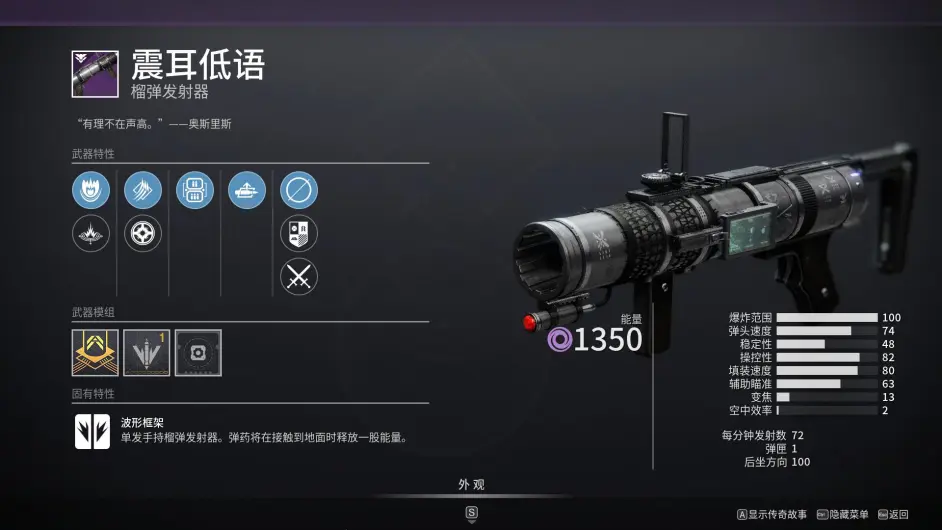Select the 波形框架 intrinsic trait icon
The height and width of the screenshot is (530, 942).
coord(92,431)
